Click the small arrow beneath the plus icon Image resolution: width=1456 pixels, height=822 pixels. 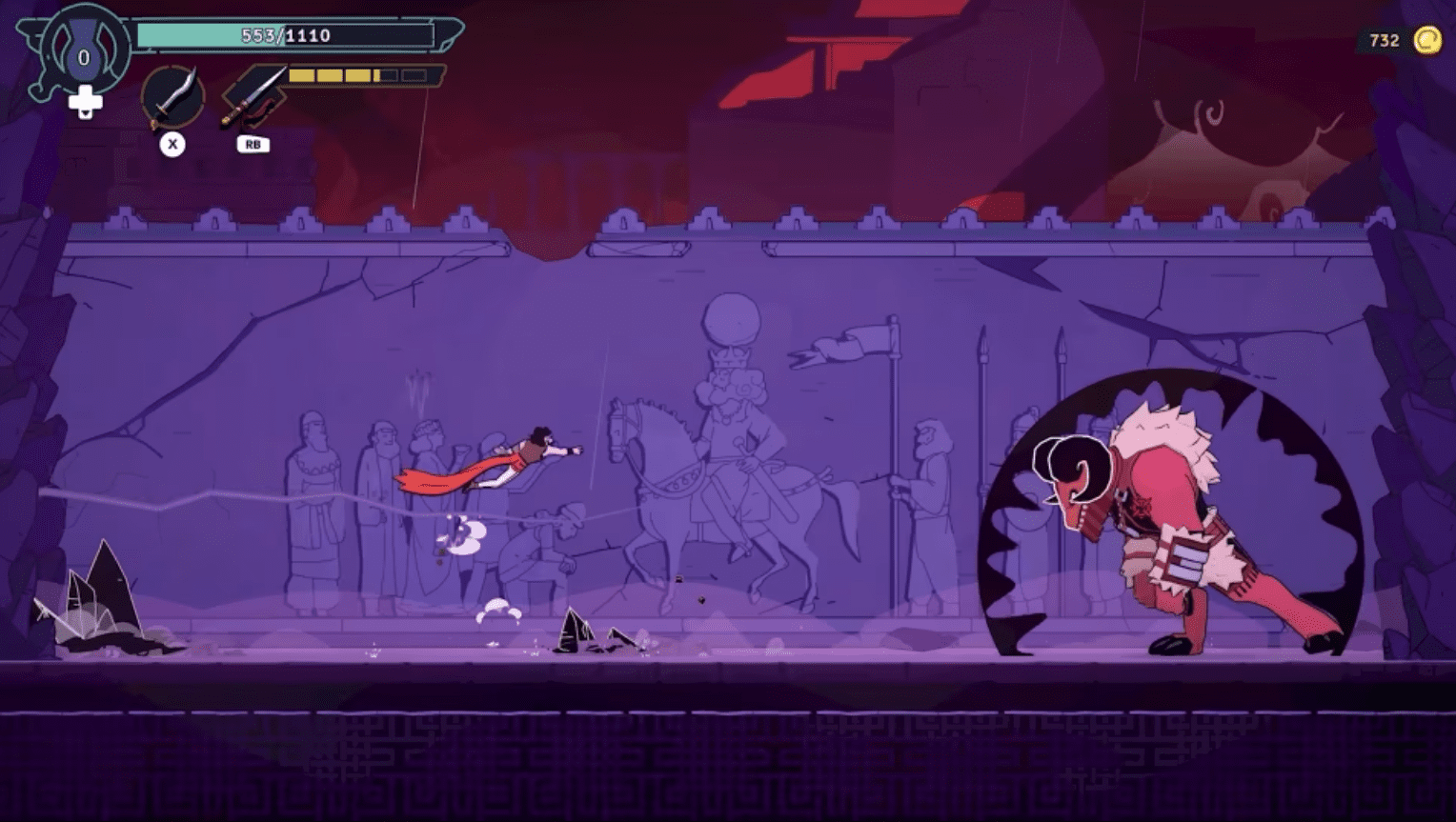coord(84,114)
